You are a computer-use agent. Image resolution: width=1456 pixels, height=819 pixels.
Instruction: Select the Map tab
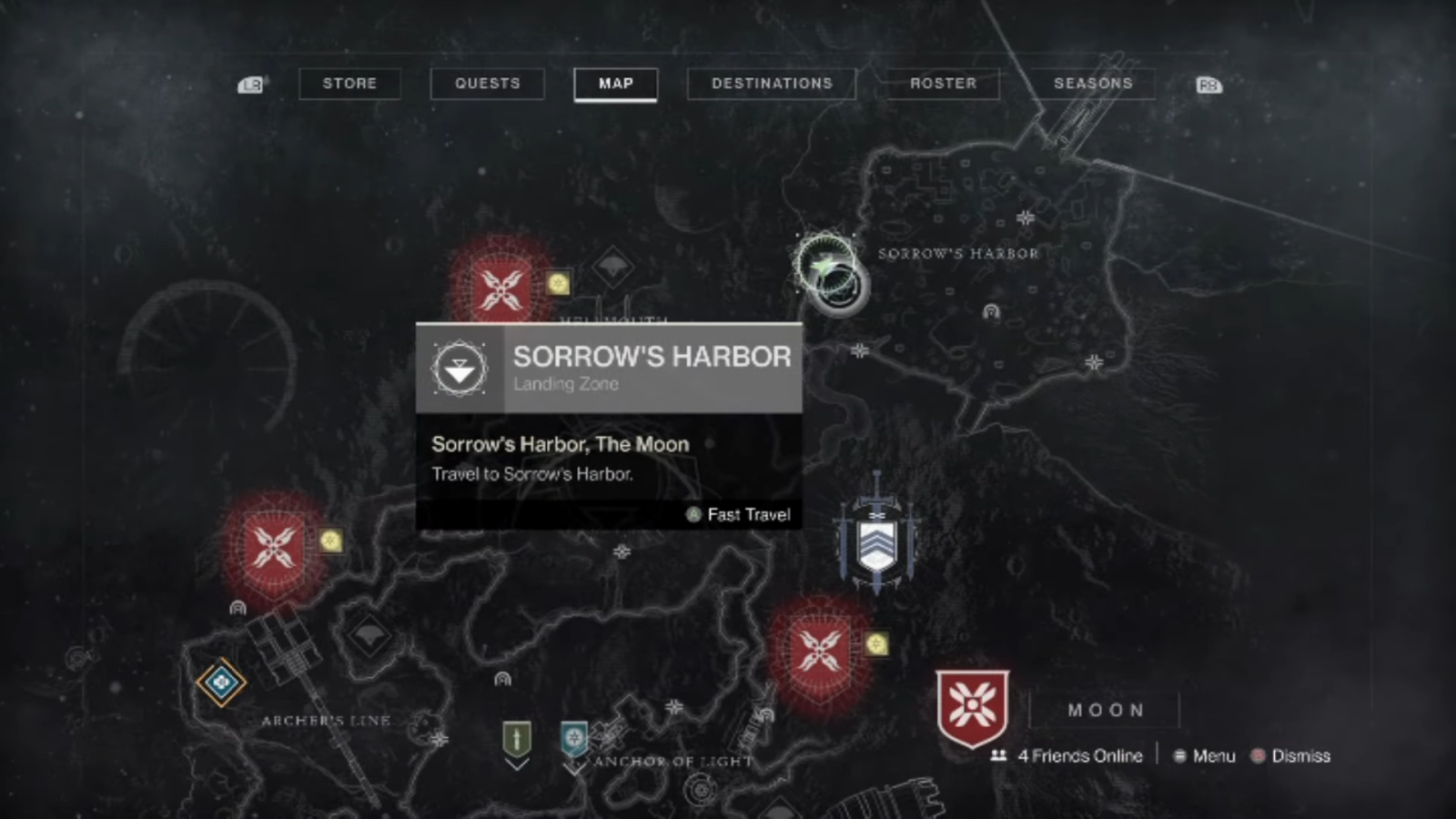point(615,84)
